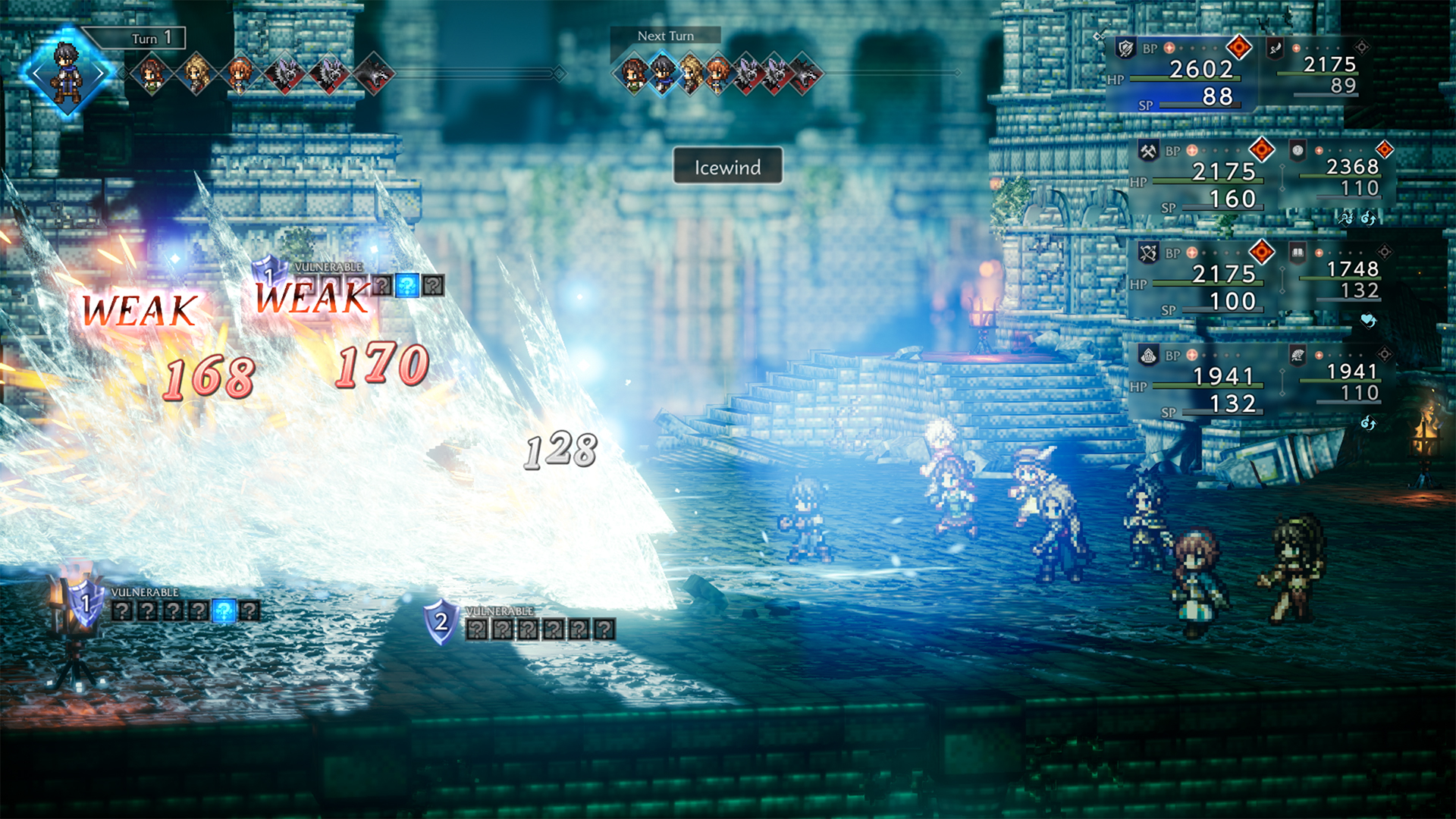Click the heart status icon below the book panel

[x=1368, y=321]
